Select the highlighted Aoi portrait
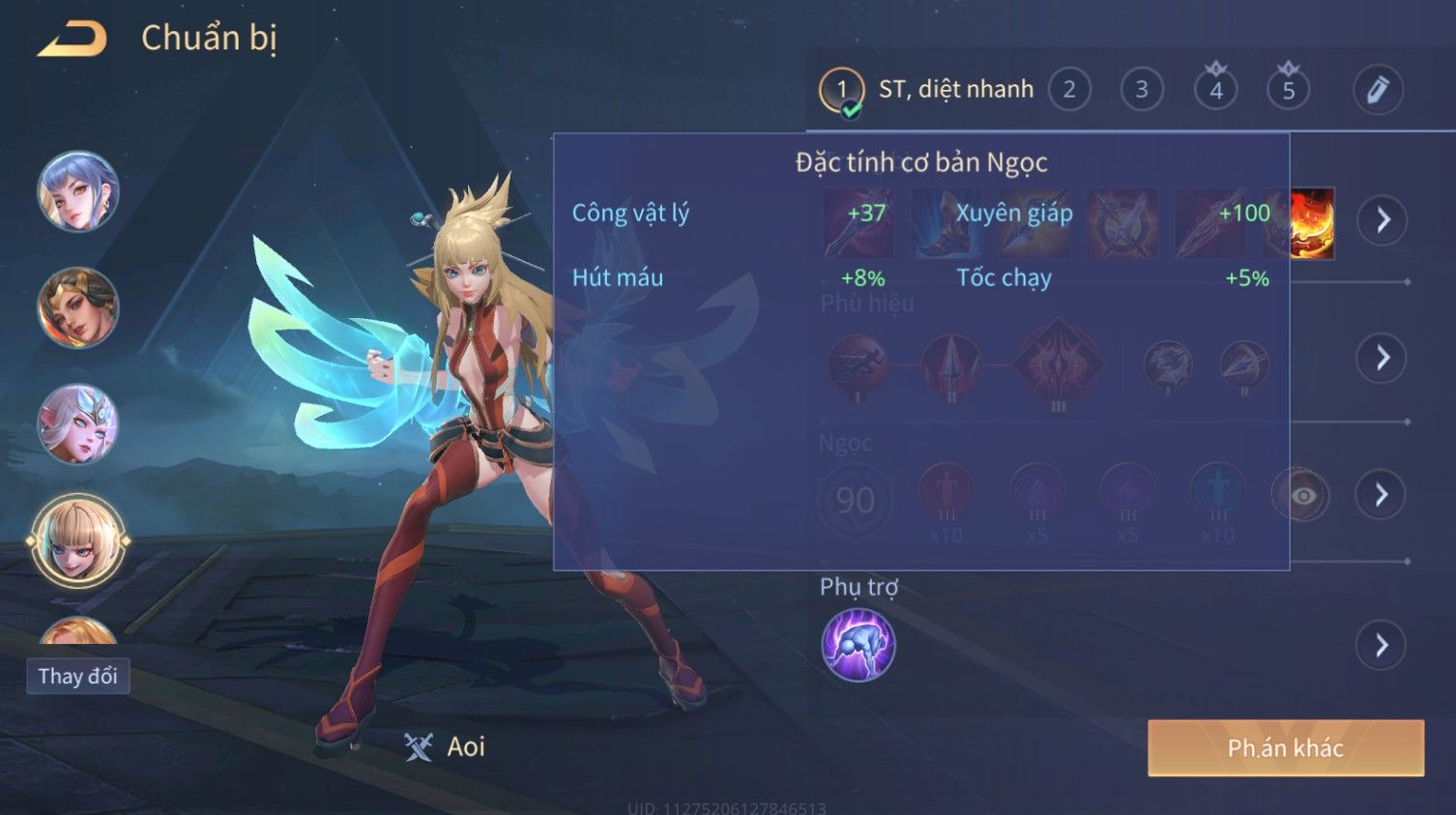1456x815 pixels. point(78,541)
